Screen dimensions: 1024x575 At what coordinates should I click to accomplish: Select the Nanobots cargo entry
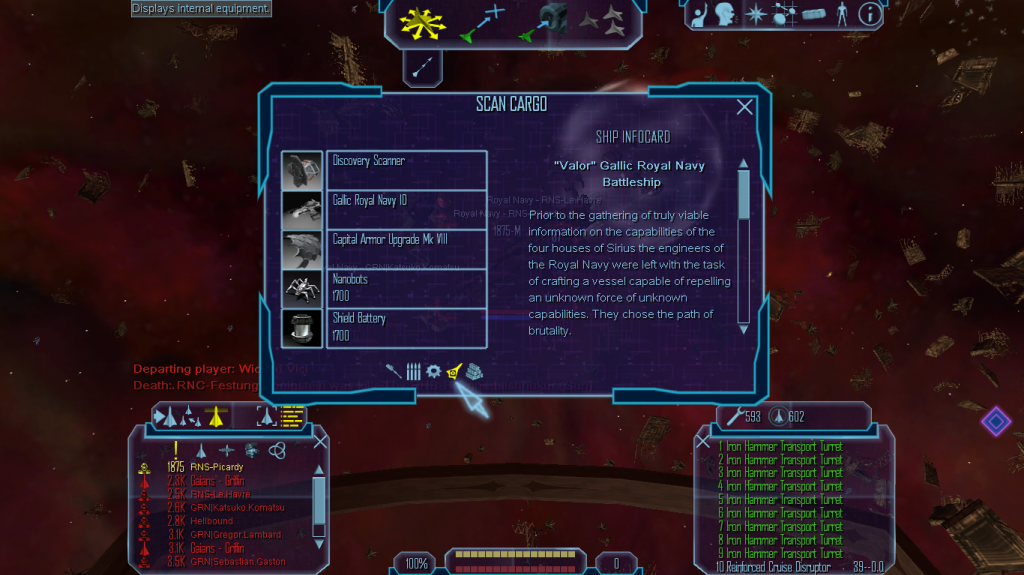tap(406, 288)
